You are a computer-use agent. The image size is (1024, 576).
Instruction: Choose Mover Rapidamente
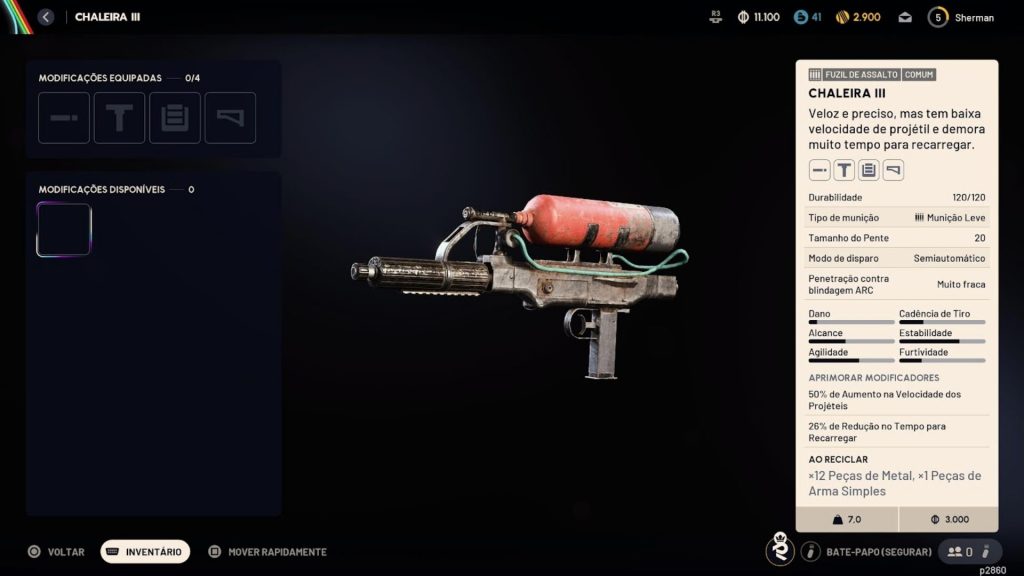coord(267,552)
